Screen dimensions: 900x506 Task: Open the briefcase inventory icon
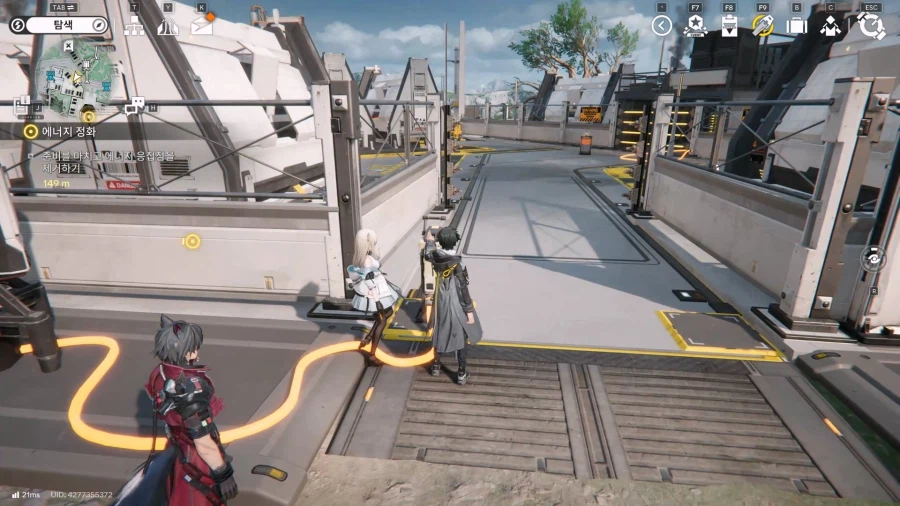[x=796, y=26]
